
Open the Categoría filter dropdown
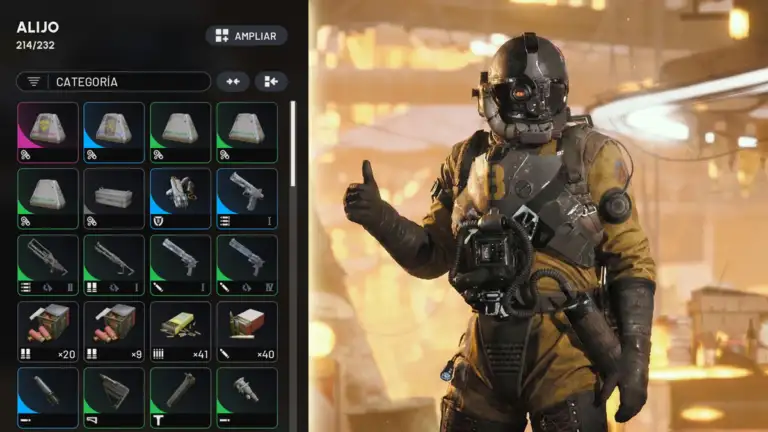tap(113, 82)
